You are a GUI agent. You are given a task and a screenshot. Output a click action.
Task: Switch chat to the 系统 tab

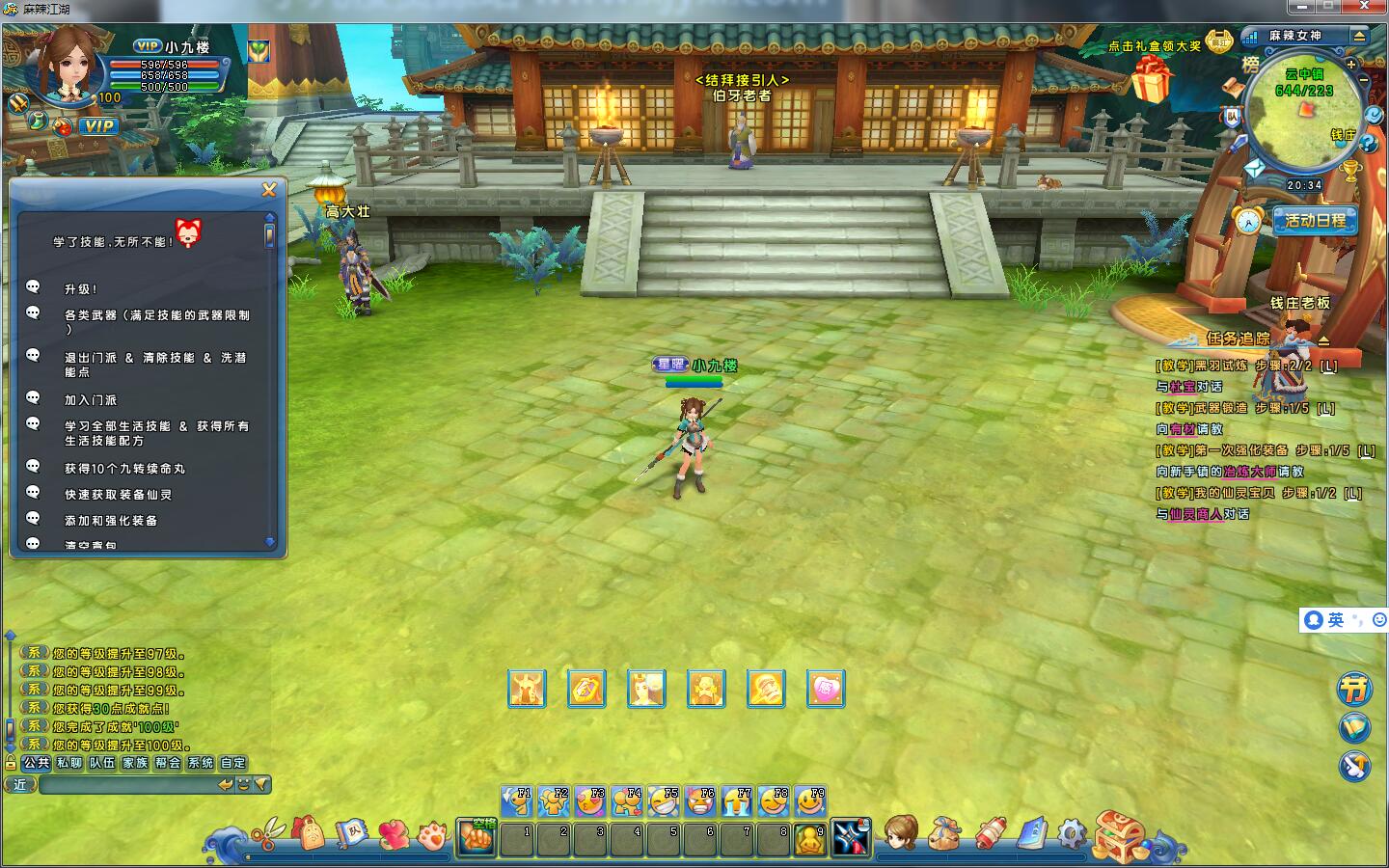pos(201,763)
